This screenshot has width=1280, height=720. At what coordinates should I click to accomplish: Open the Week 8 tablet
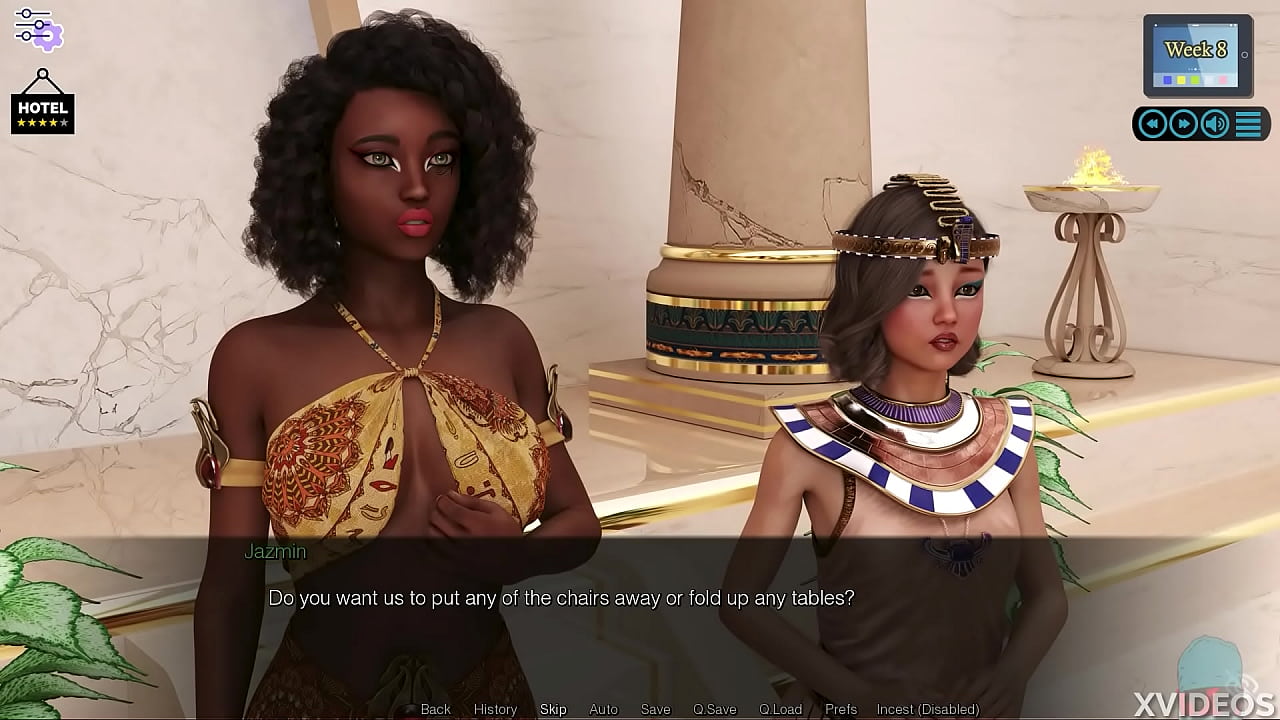point(1197,55)
